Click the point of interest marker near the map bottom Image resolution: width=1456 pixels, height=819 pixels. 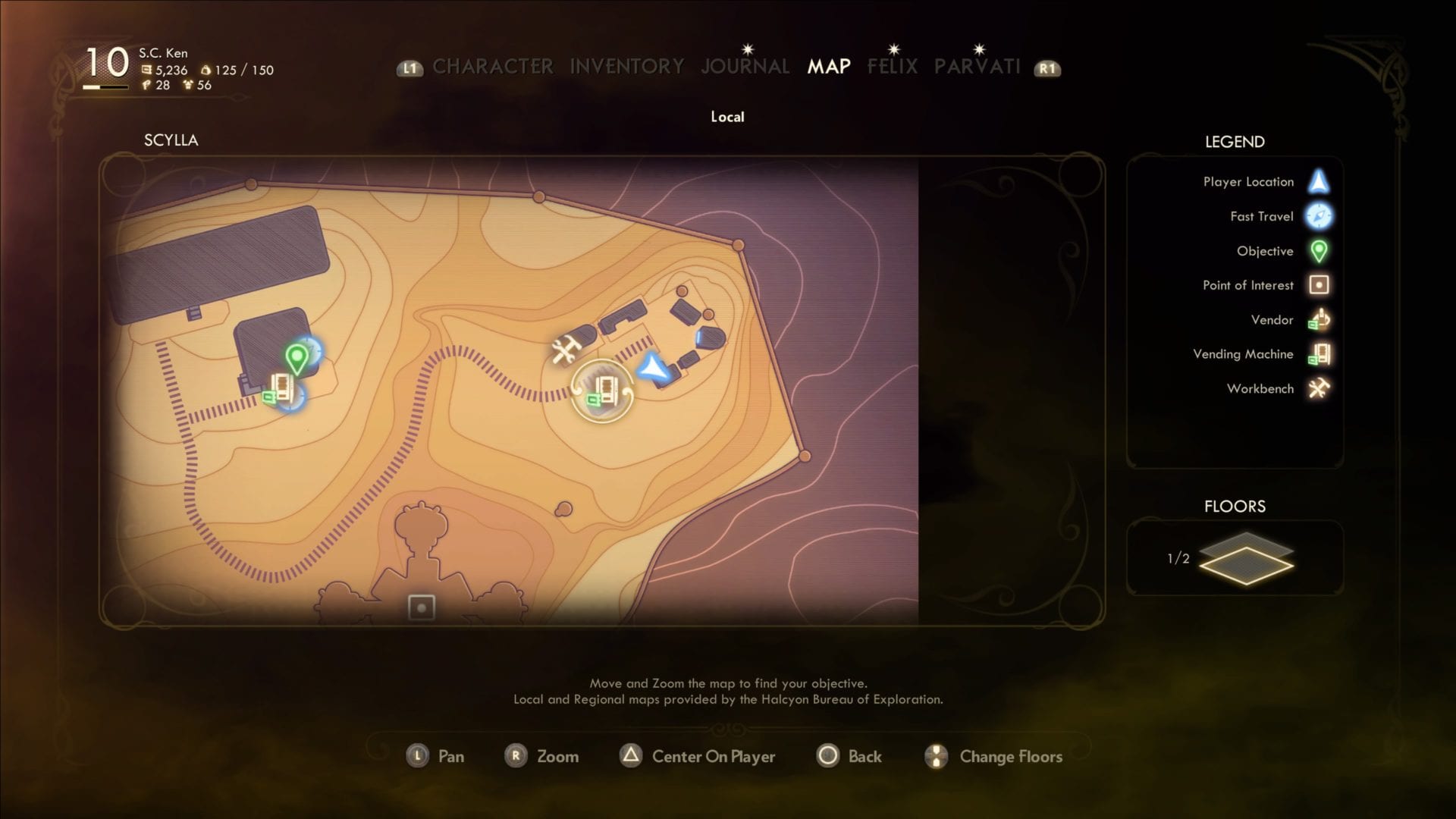[x=422, y=607]
